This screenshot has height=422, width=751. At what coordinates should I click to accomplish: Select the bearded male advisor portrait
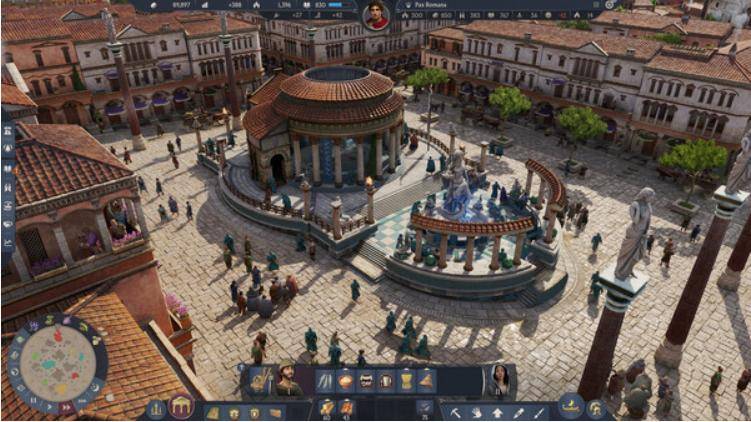click(x=287, y=380)
